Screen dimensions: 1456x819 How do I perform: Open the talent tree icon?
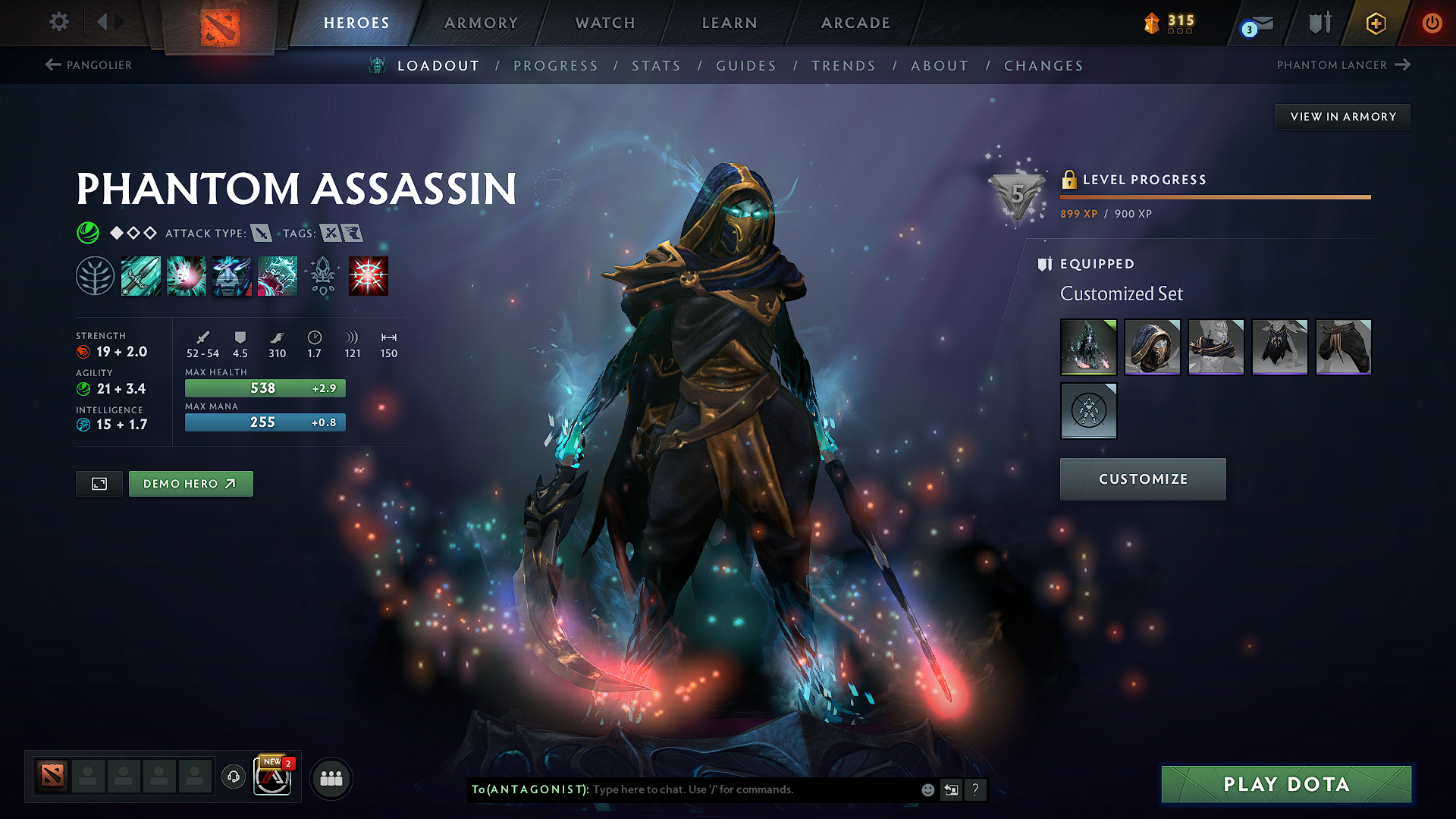95,275
